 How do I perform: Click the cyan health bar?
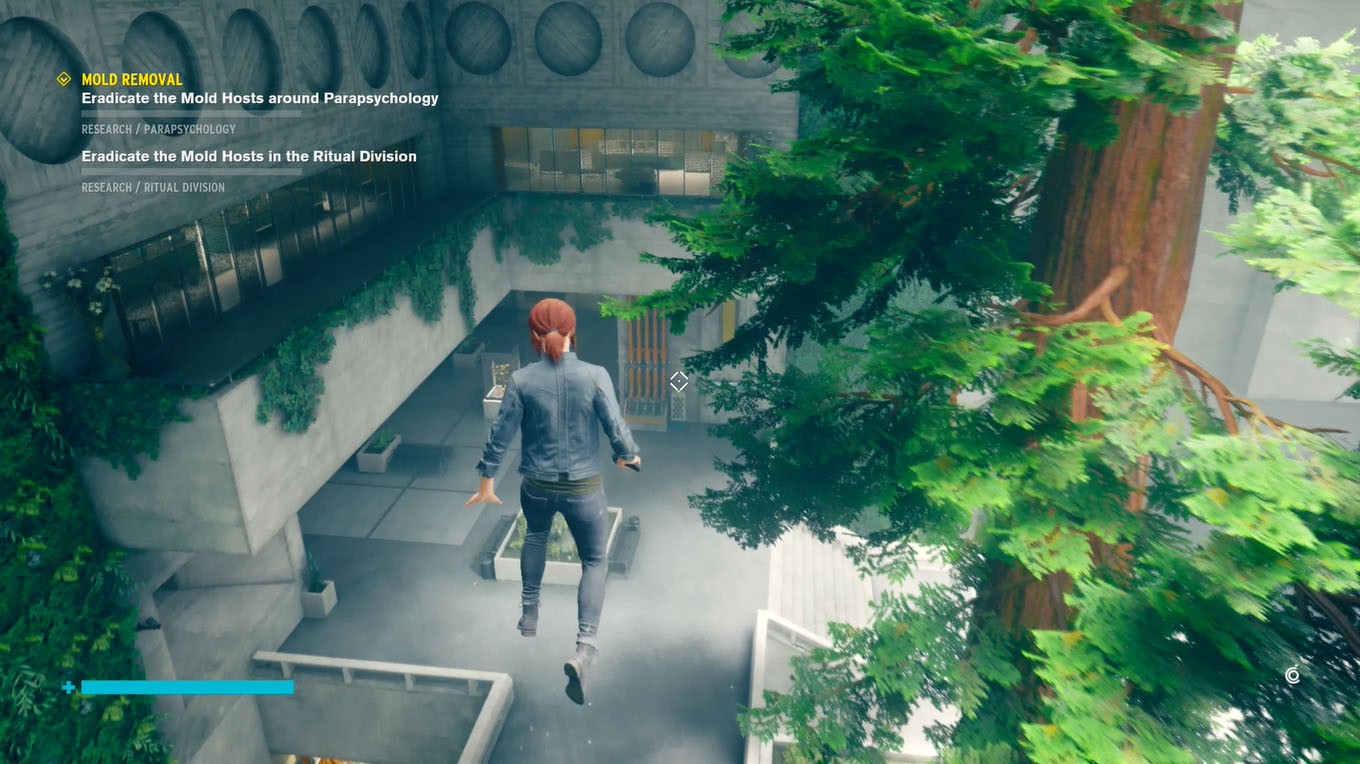click(185, 688)
